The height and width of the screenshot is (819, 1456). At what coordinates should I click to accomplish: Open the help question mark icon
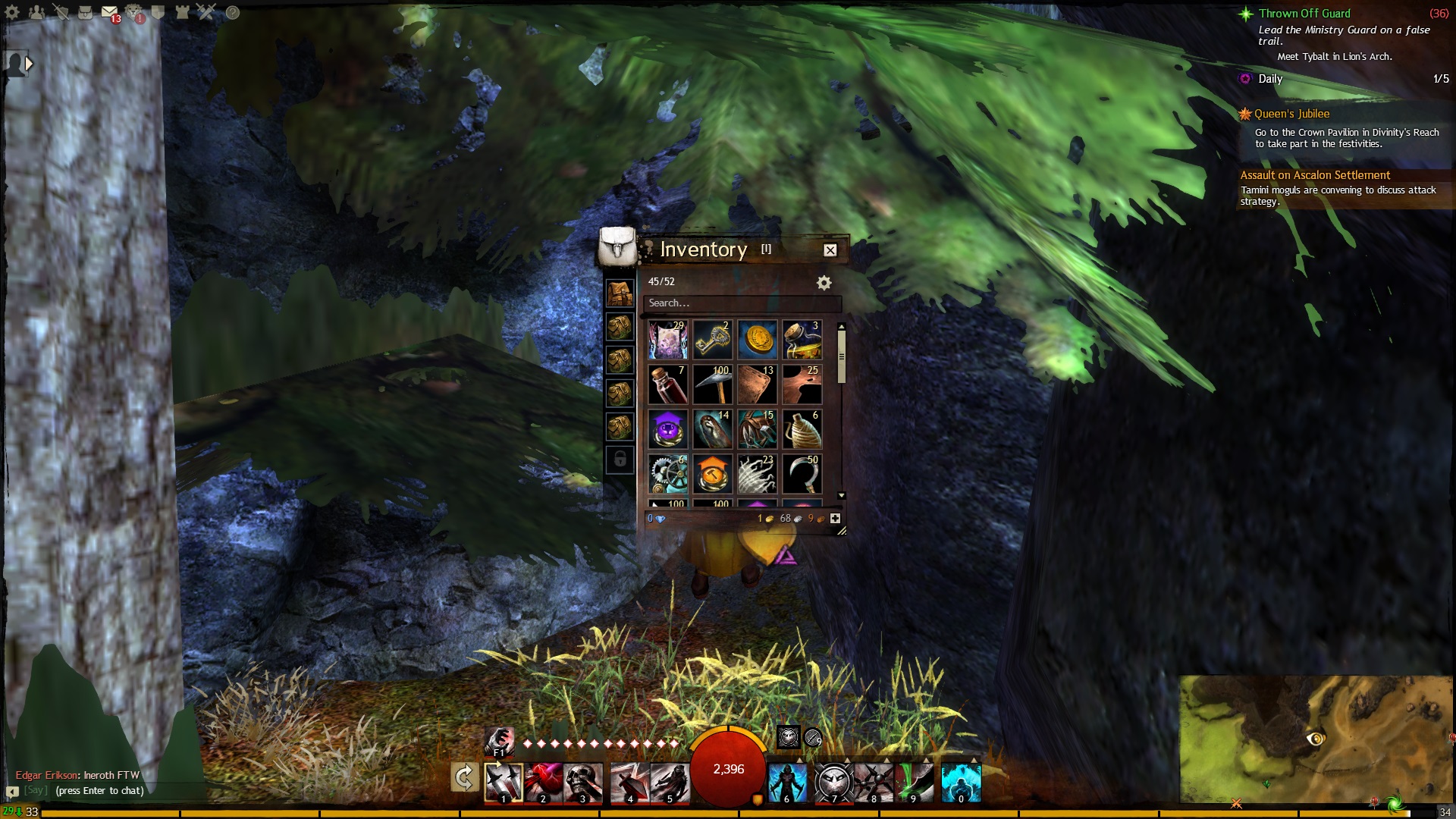coord(233,12)
